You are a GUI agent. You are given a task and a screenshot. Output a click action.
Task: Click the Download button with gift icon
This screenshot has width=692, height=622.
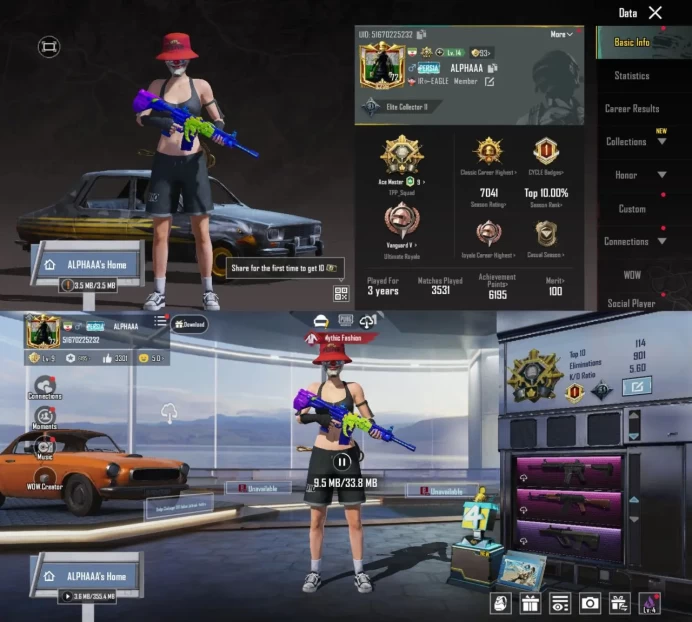pyautogui.click(x=189, y=324)
